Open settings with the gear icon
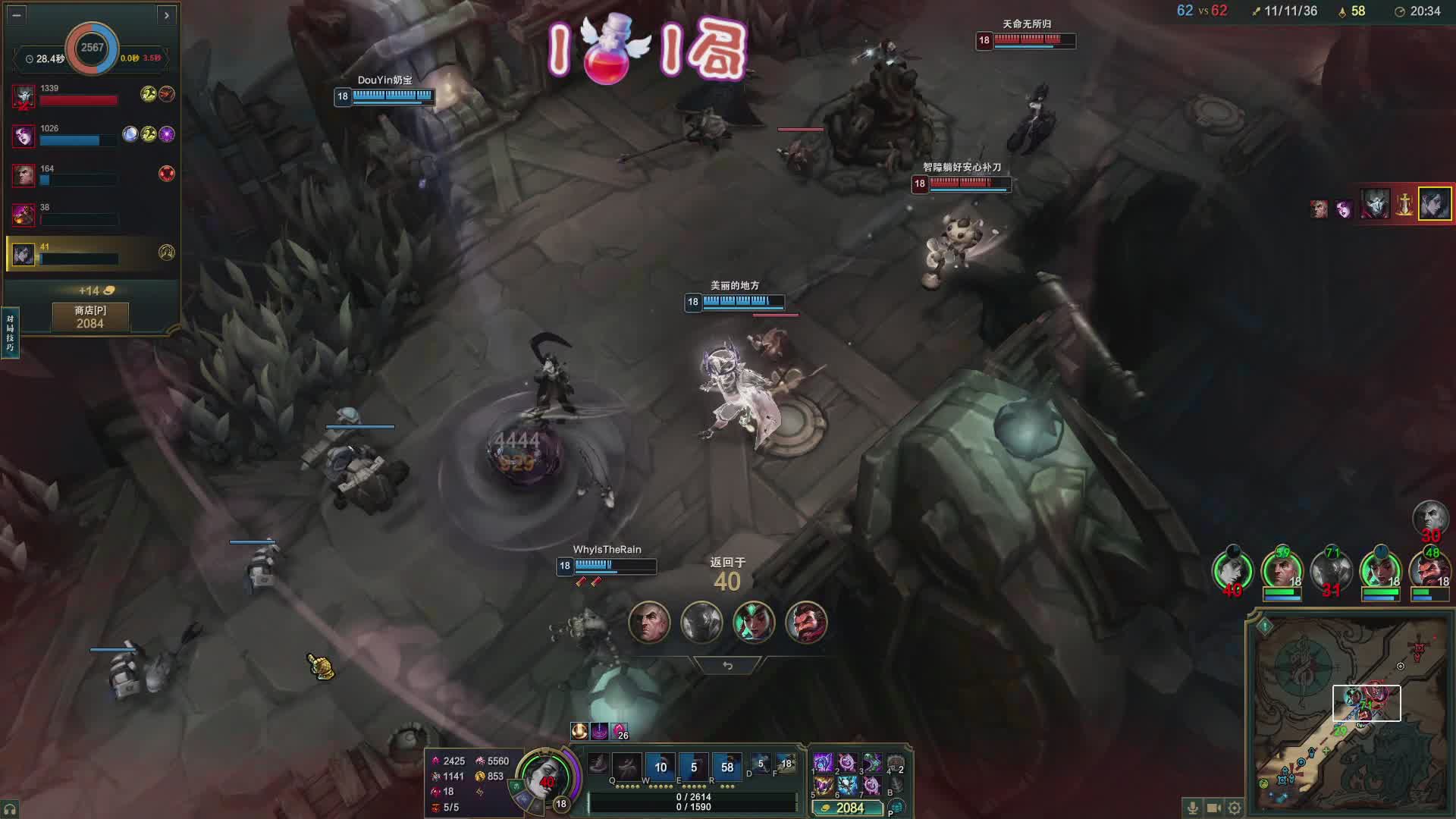The width and height of the screenshot is (1456, 819). pyautogui.click(x=1235, y=808)
